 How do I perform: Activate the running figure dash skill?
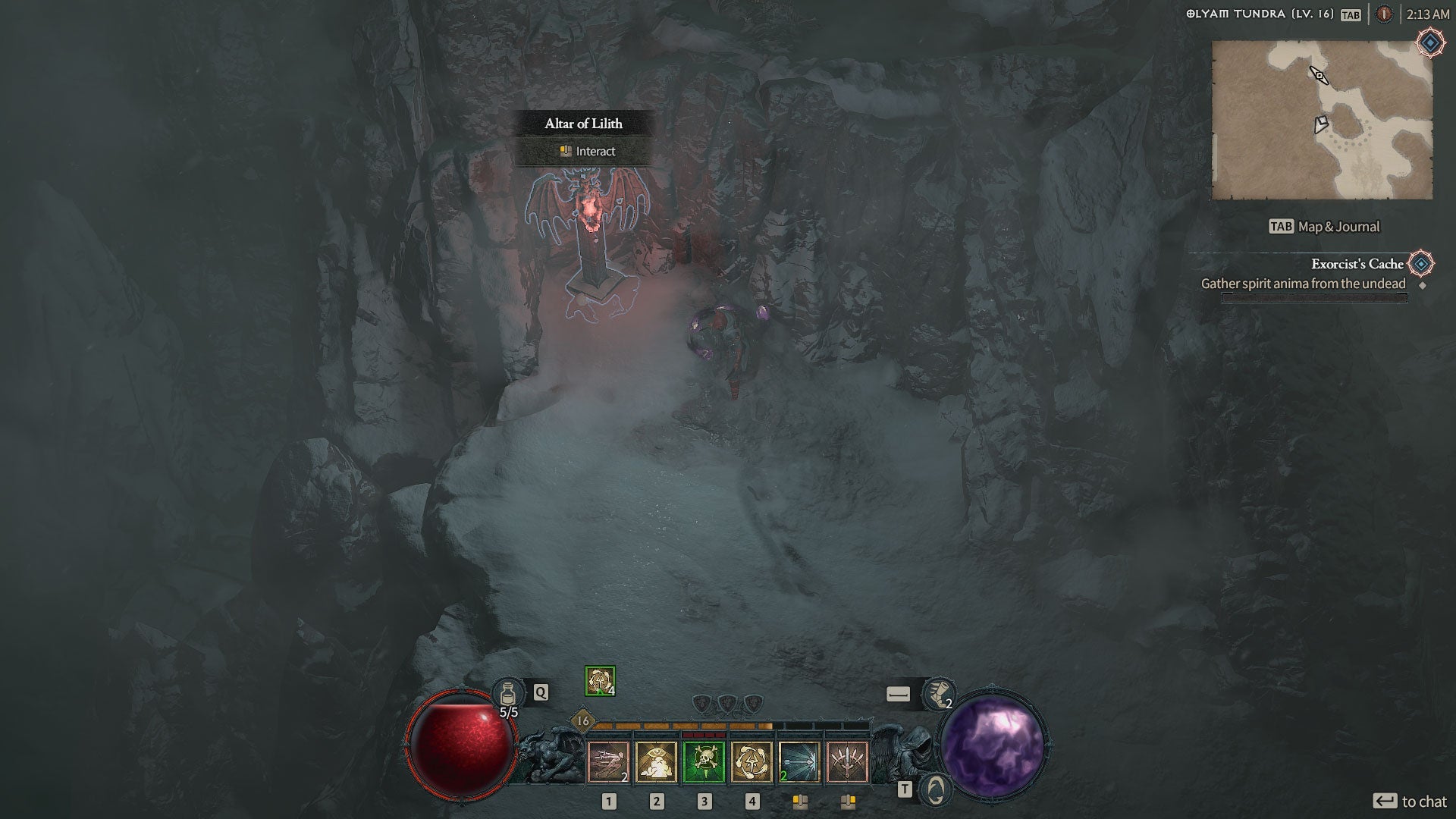609,761
